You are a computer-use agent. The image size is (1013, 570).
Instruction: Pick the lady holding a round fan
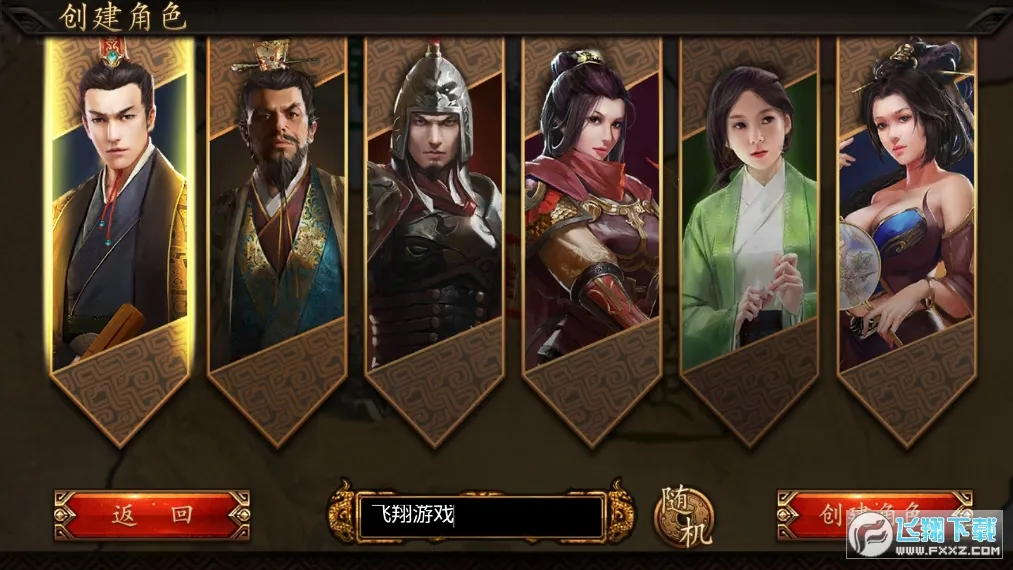[906, 220]
